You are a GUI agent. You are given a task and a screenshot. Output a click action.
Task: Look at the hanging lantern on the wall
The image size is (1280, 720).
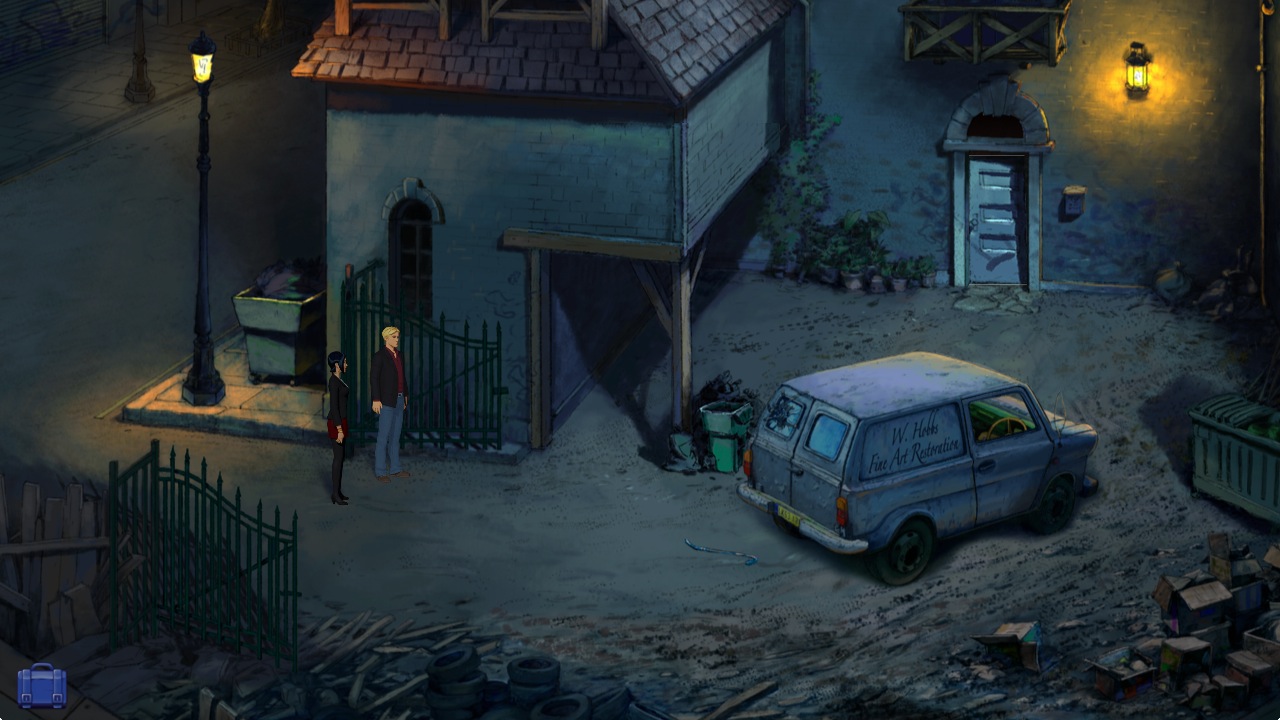pyautogui.click(x=1135, y=75)
